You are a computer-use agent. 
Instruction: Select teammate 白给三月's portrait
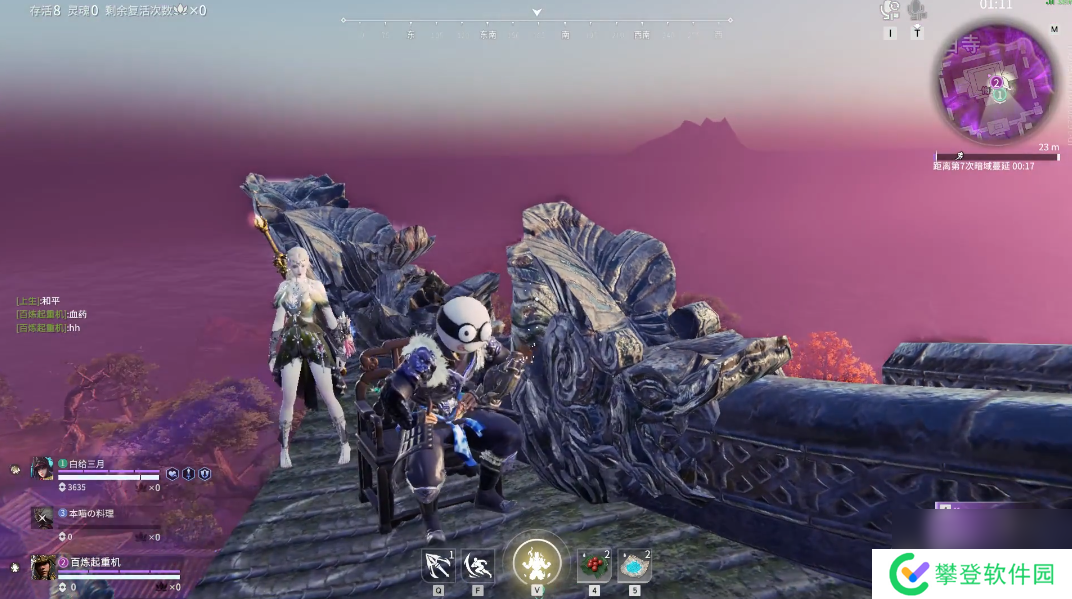point(42,468)
